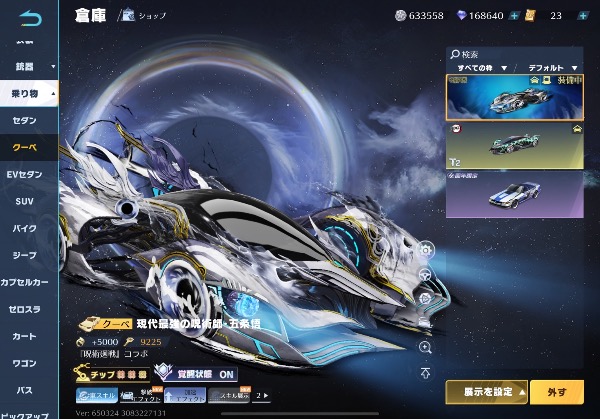Screen dimensions: 600x419
Task: Go back using the return arrow
Action: (27, 15)
